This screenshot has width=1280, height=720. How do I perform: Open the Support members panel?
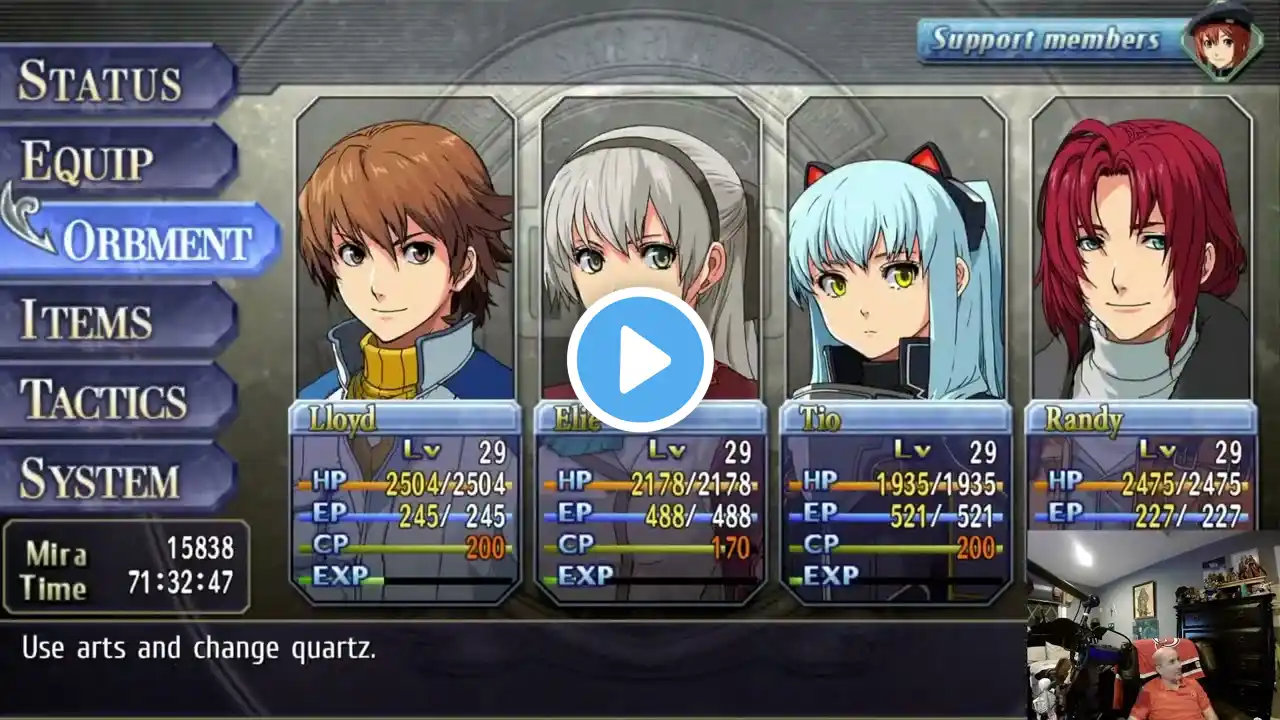coord(1046,41)
